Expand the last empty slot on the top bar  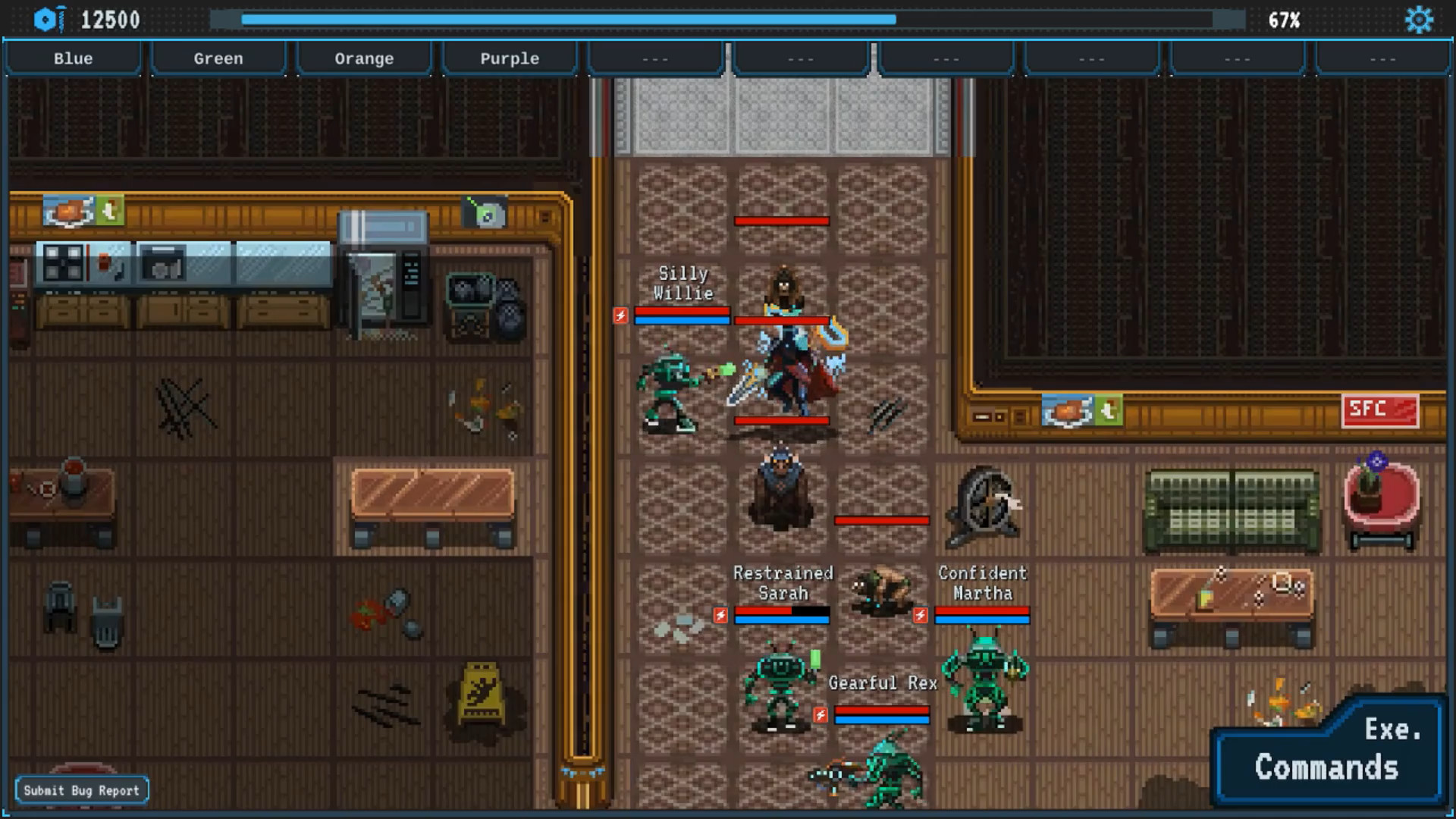[1384, 58]
